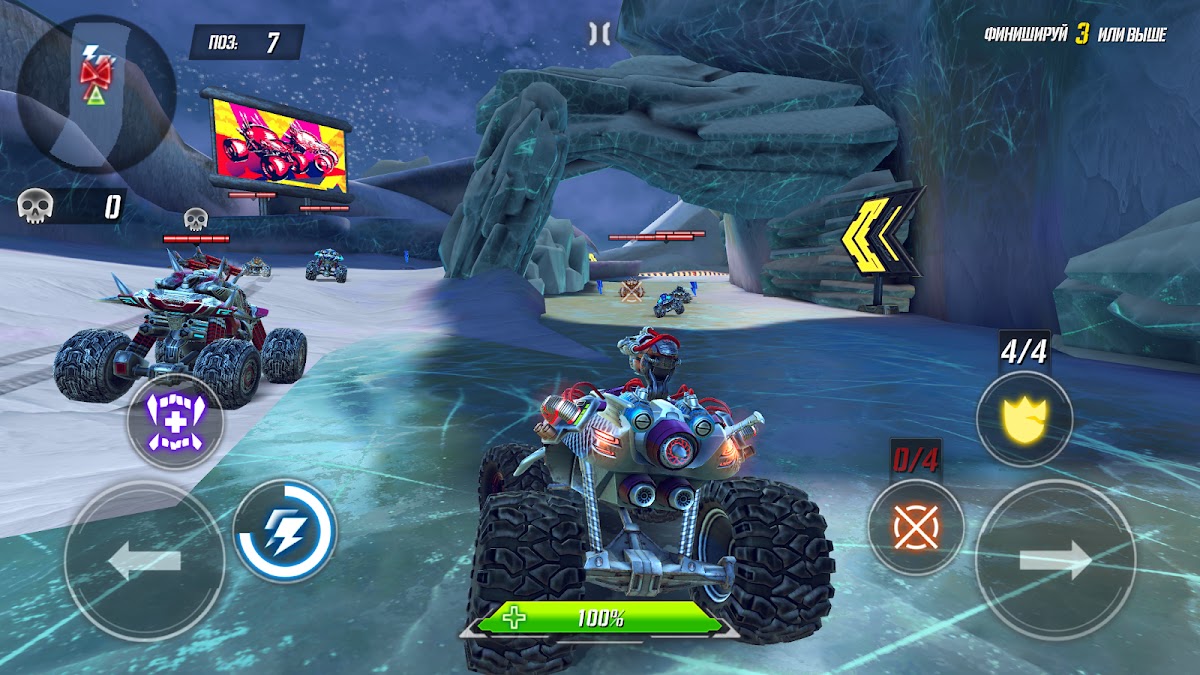This screenshot has height=675, width=1200.
Task: Activate the yellow shield ability
Action: pyautogui.click(x=1024, y=418)
